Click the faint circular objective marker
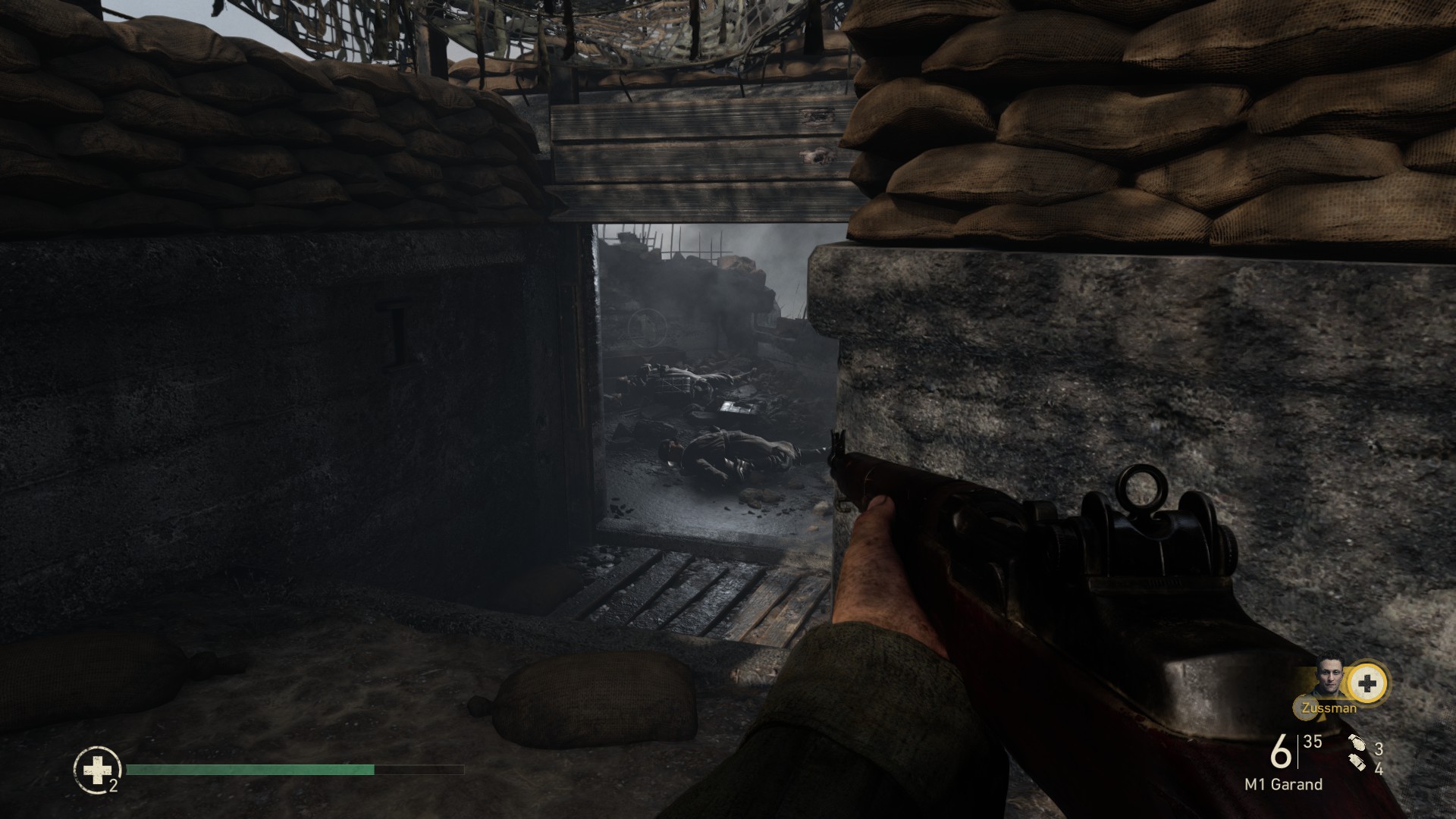Image resolution: width=1456 pixels, height=819 pixels. [x=647, y=328]
